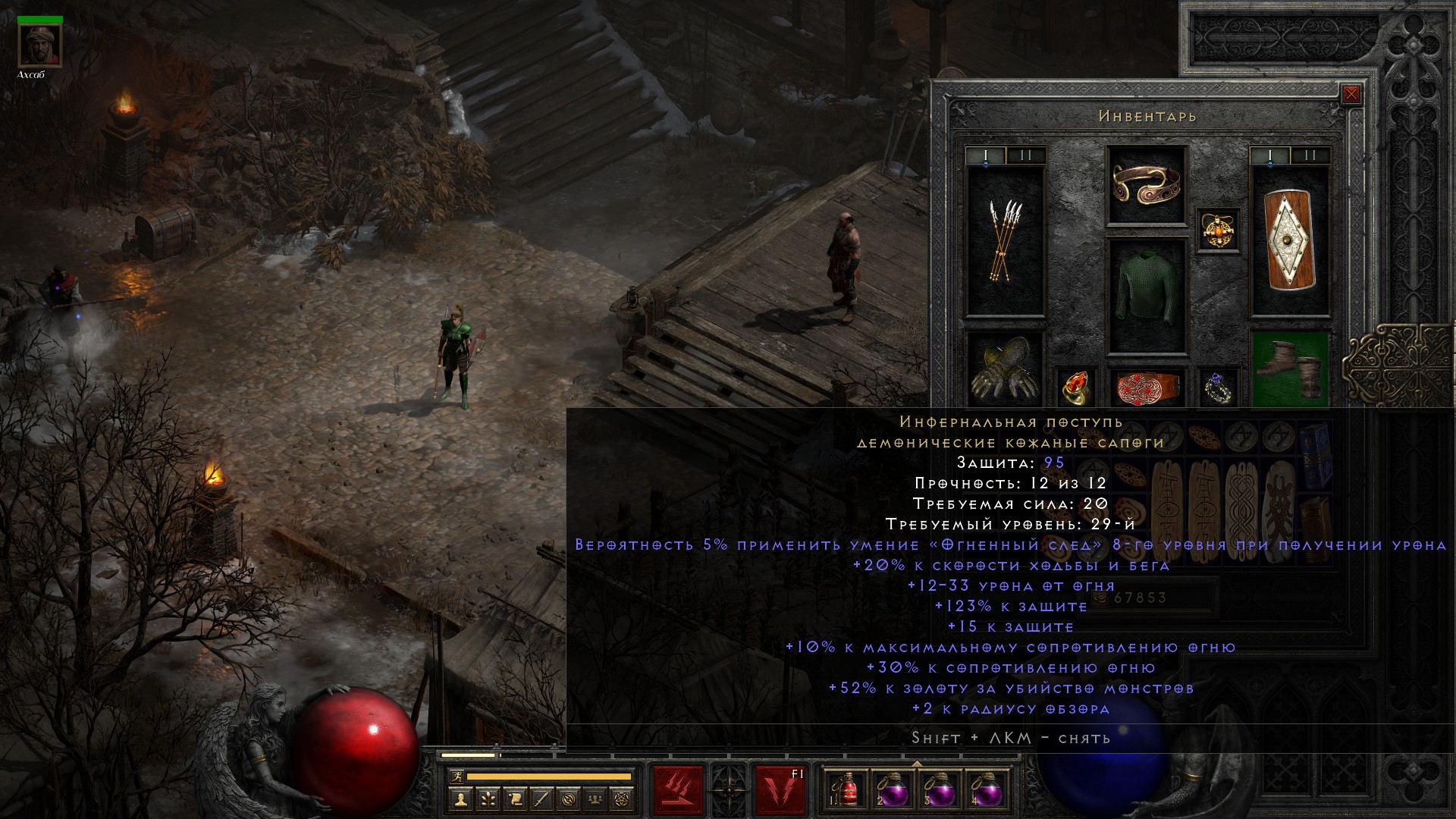Image resolution: width=1456 pixels, height=819 pixels.
Task: Select the orange gem ring slot
Action: point(1076,386)
